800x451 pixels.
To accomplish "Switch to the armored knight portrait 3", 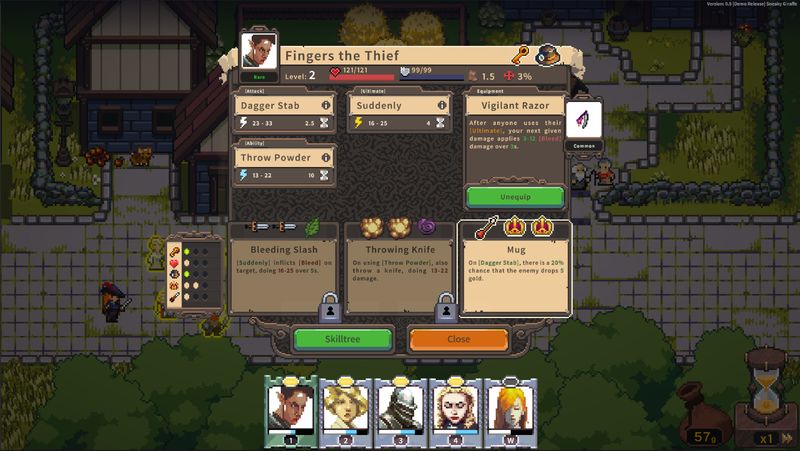I will pos(400,408).
